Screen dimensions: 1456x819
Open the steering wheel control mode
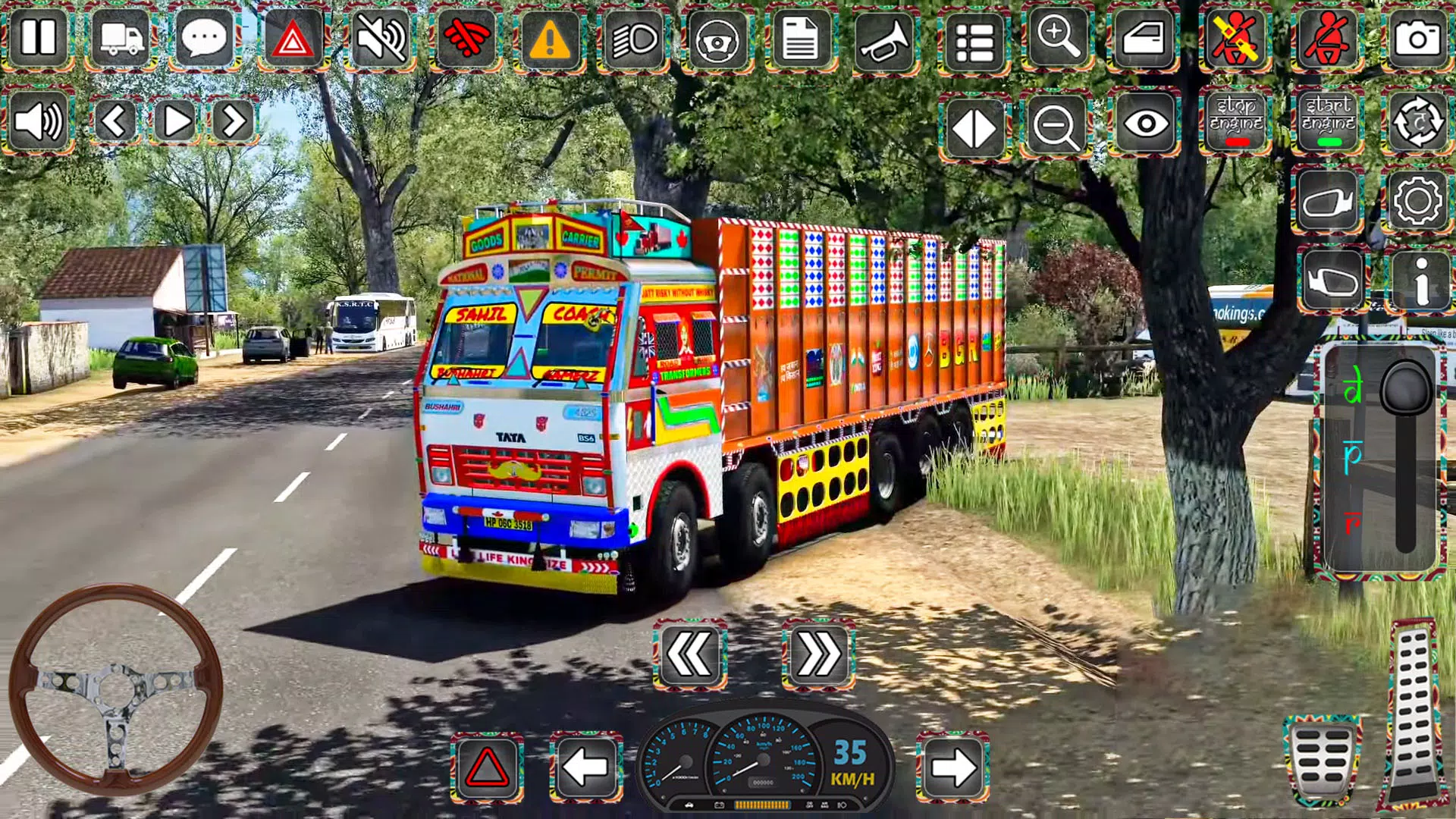[x=717, y=39]
